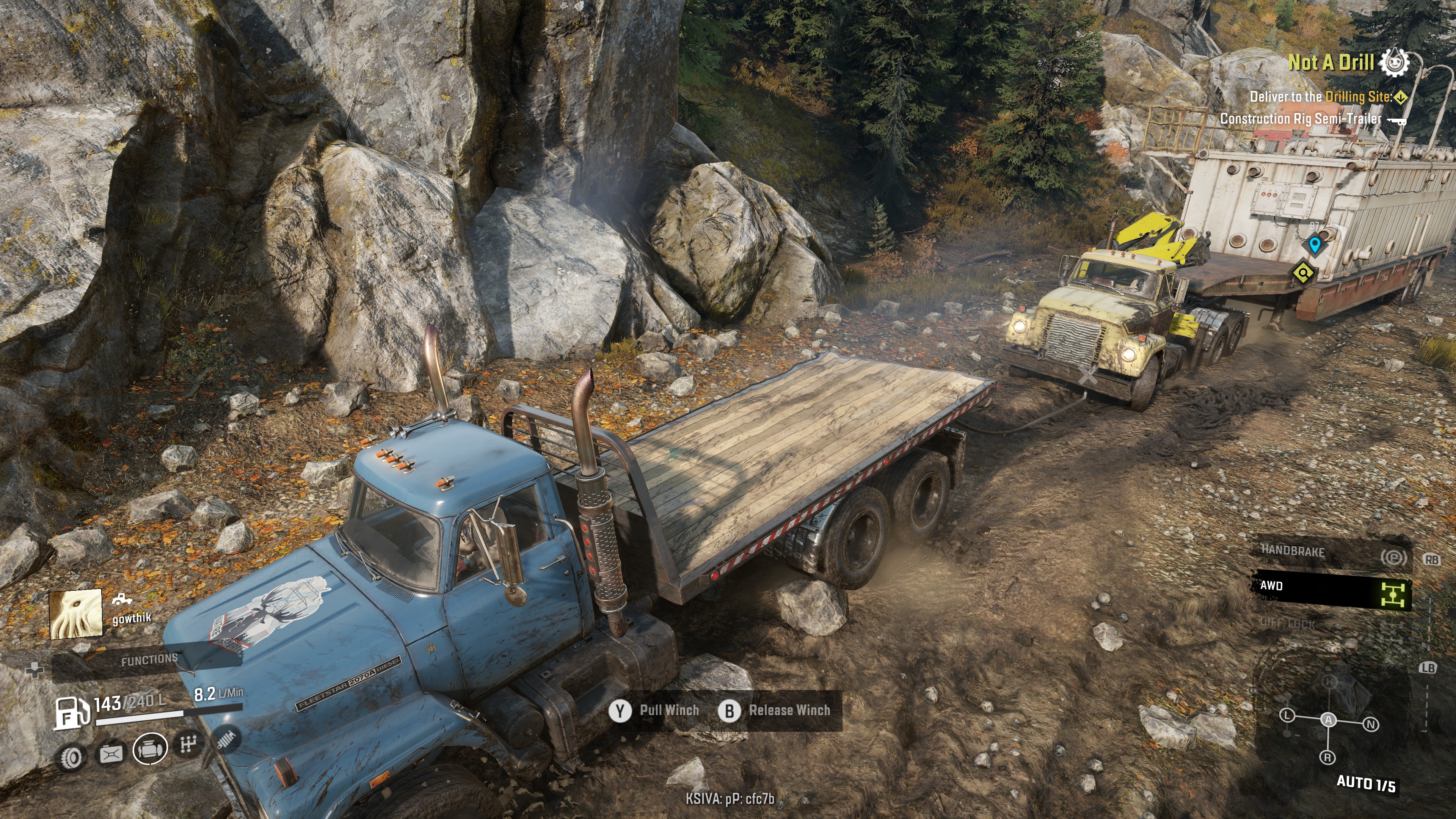Select the gearbox damage icon

(188, 745)
